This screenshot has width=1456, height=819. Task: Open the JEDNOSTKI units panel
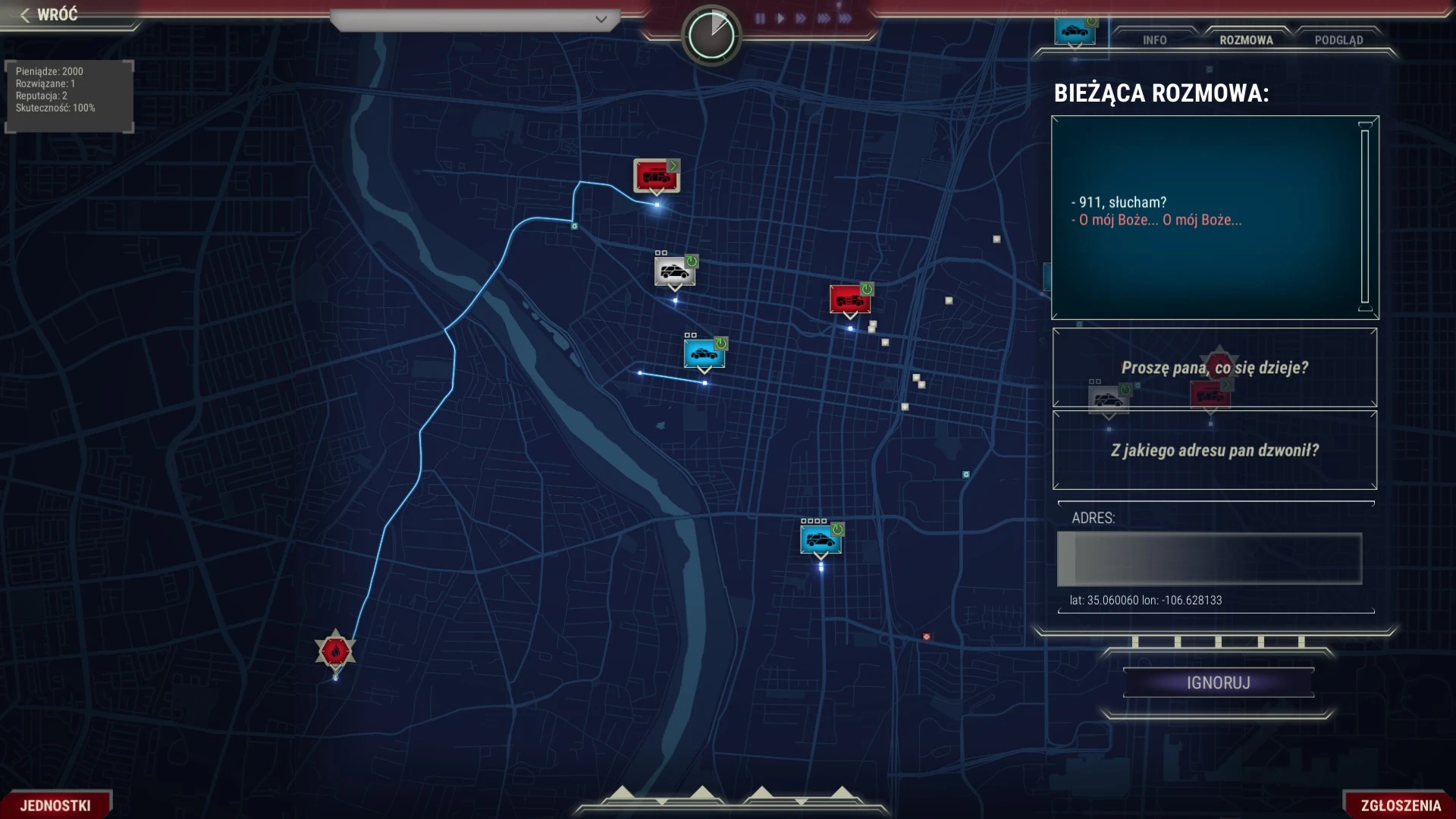tap(55, 805)
